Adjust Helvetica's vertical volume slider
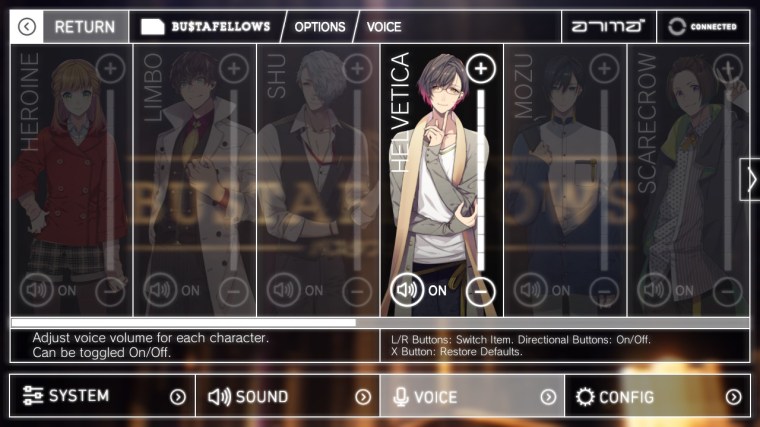The height and width of the screenshot is (427, 760). 482,180
